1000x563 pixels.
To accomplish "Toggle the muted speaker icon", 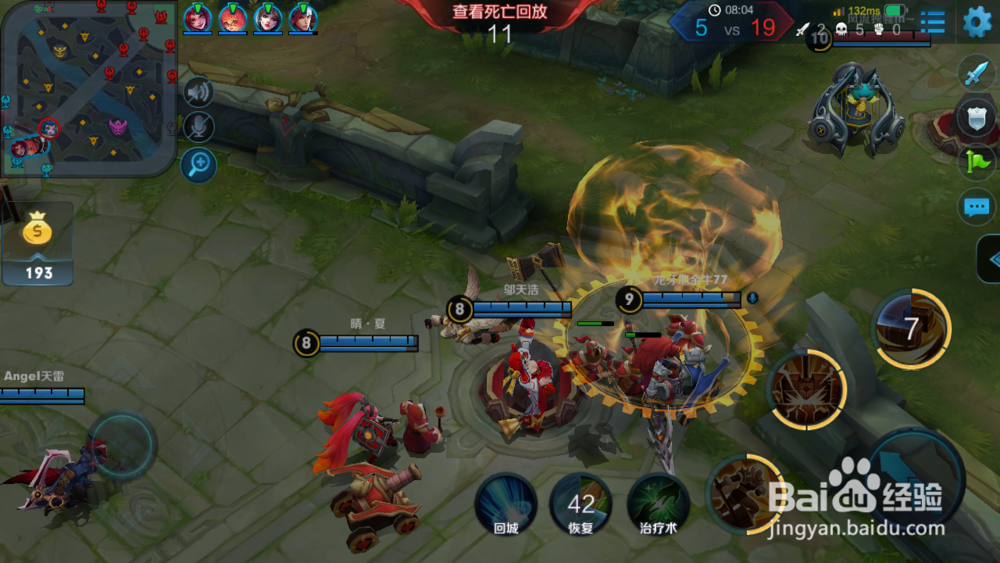I will point(199,93).
